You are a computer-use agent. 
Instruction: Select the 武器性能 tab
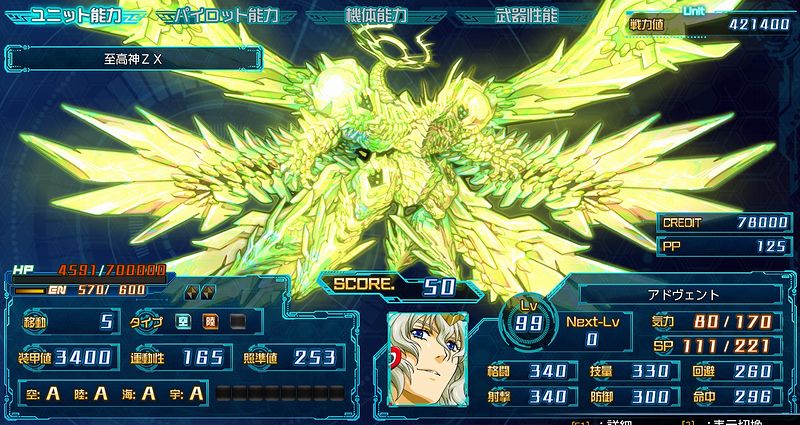coord(527,17)
